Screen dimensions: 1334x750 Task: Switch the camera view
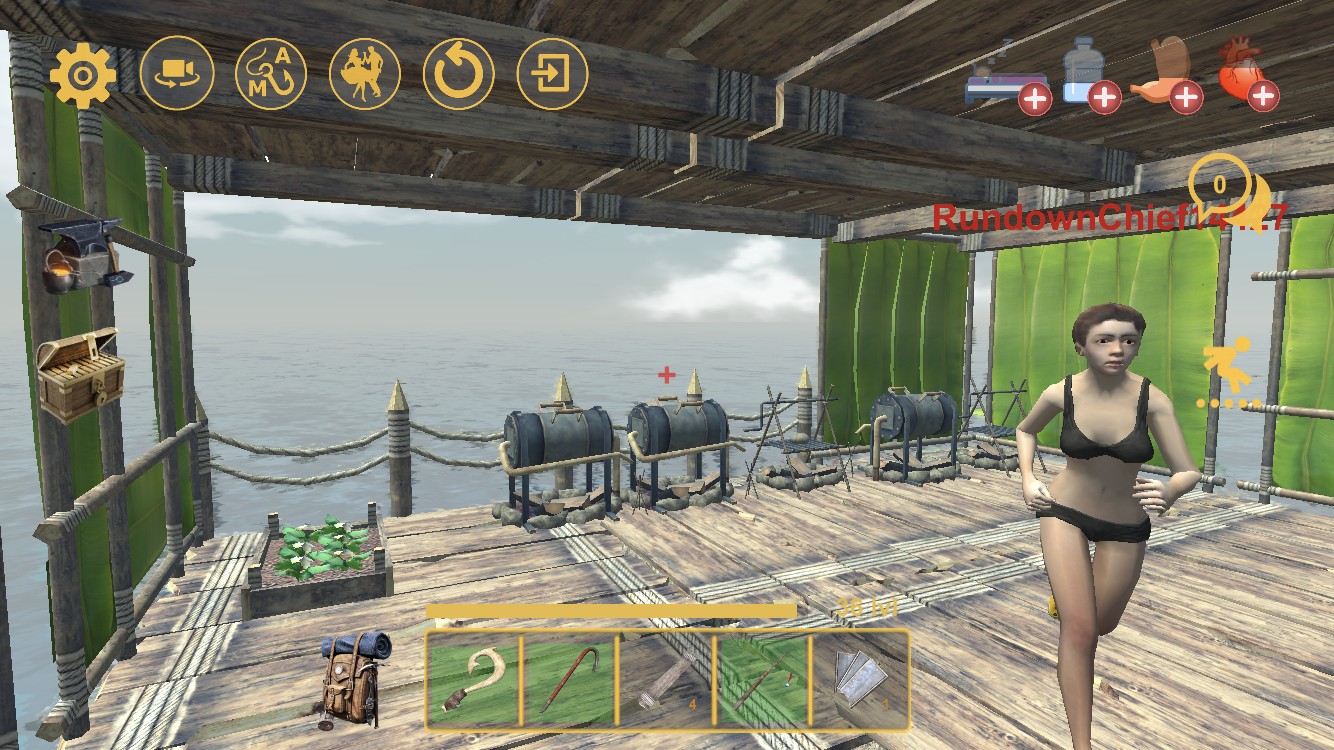pos(177,74)
